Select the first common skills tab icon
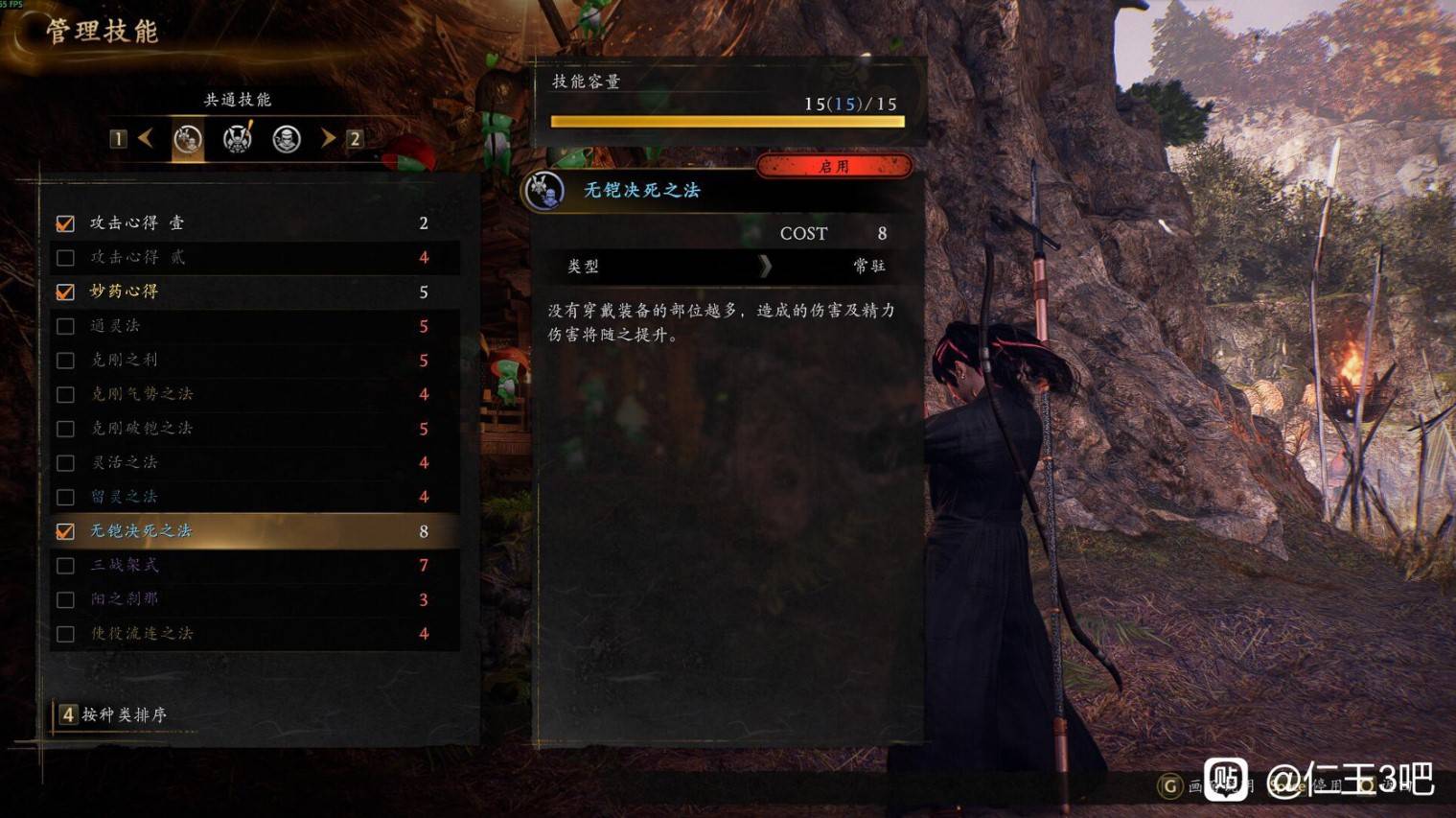This screenshot has height=818, width=1456. point(188,140)
